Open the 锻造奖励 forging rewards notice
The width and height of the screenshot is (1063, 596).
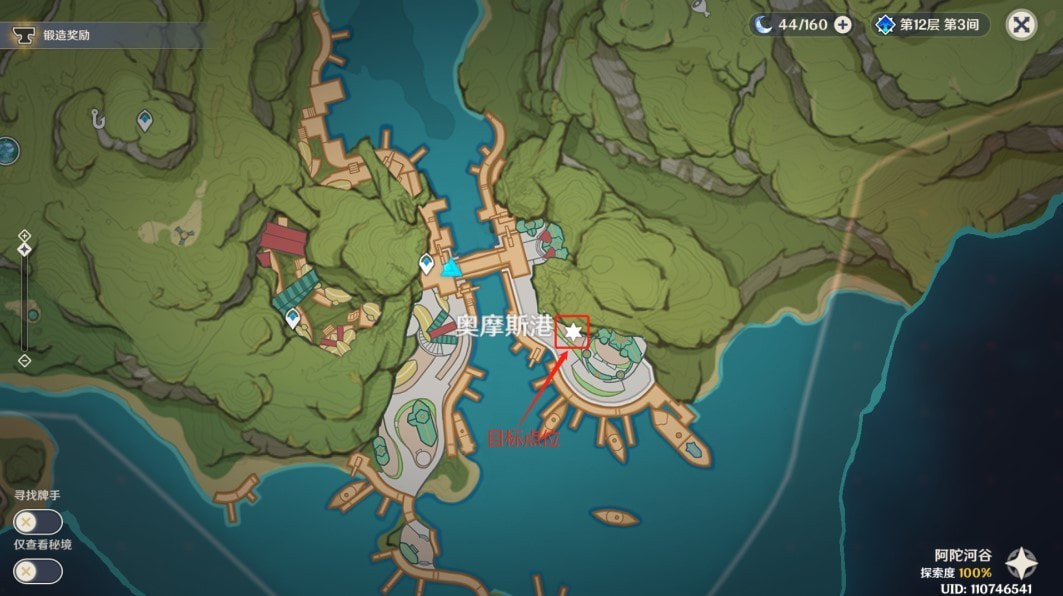pyautogui.click(x=65, y=36)
